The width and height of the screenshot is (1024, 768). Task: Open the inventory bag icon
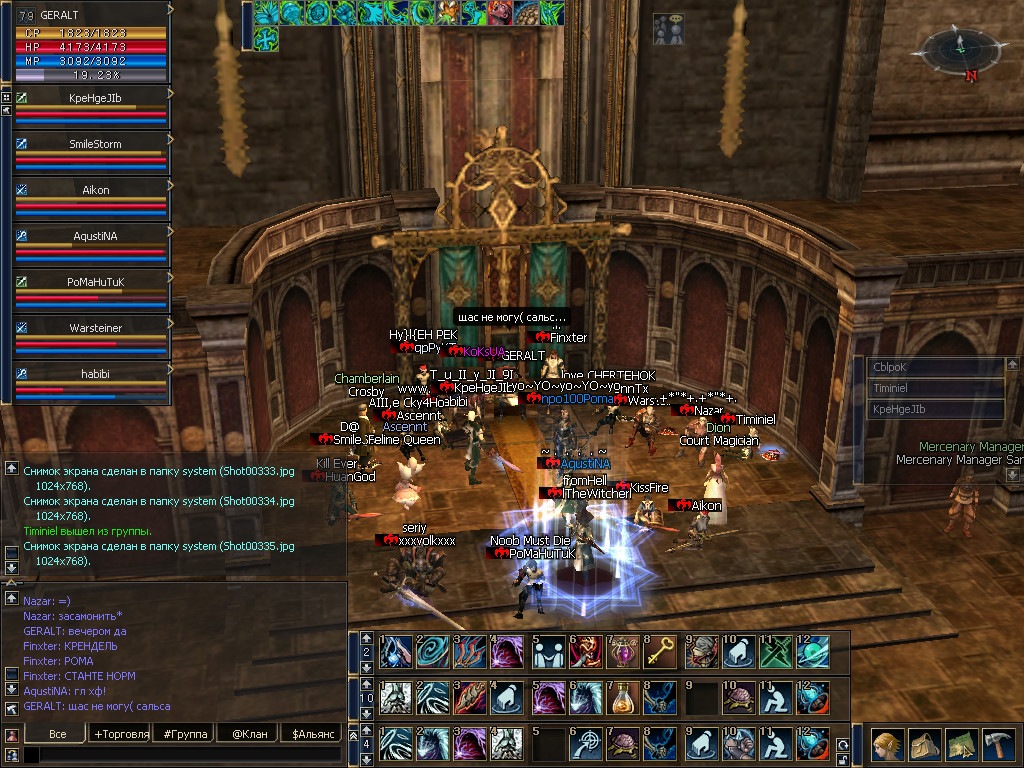[x=924, y=746]
